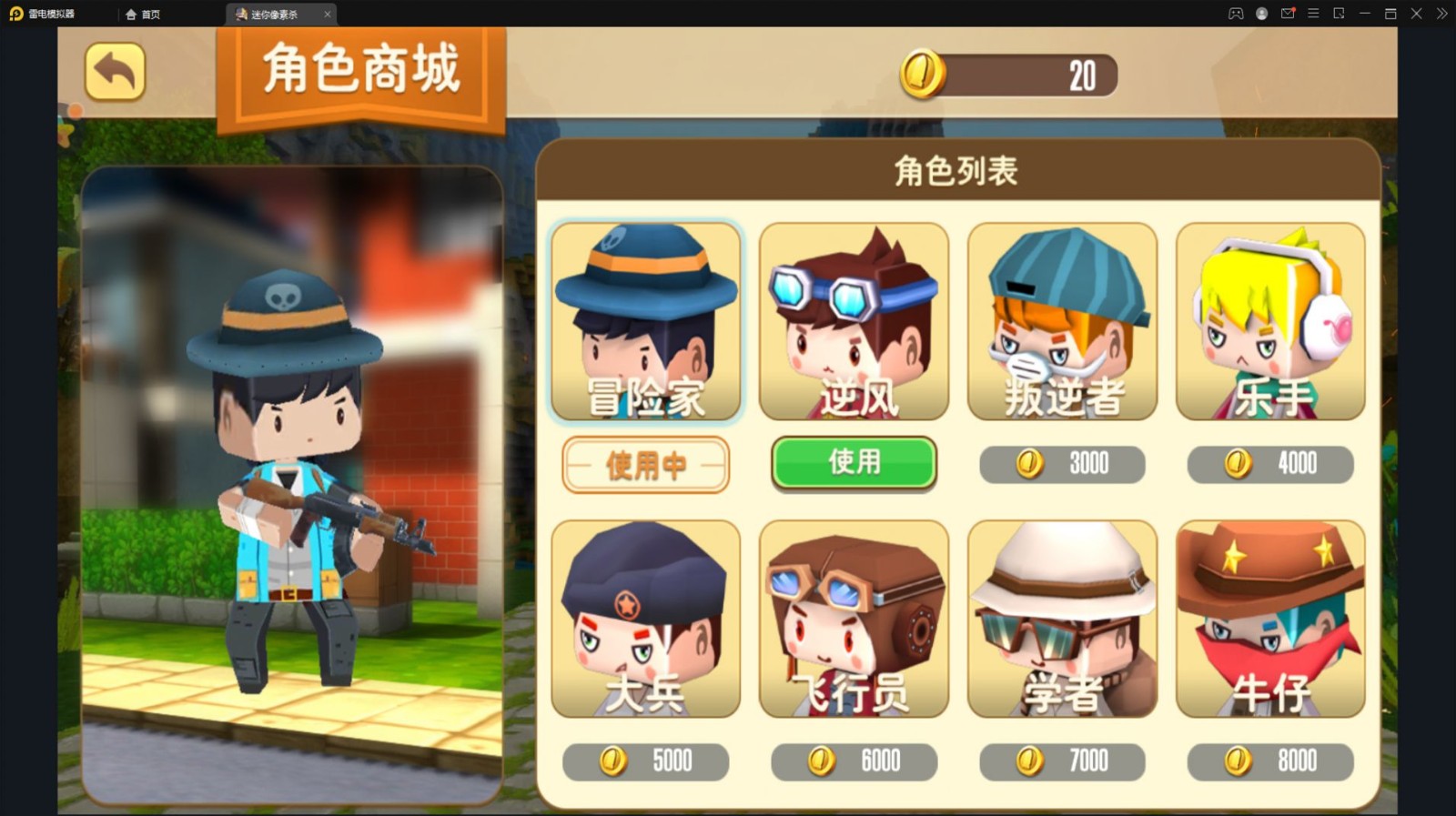Toggle the 使用中 status on 冒险家
The width and height of the screenshot is (1456, 816).
[645, 464]
